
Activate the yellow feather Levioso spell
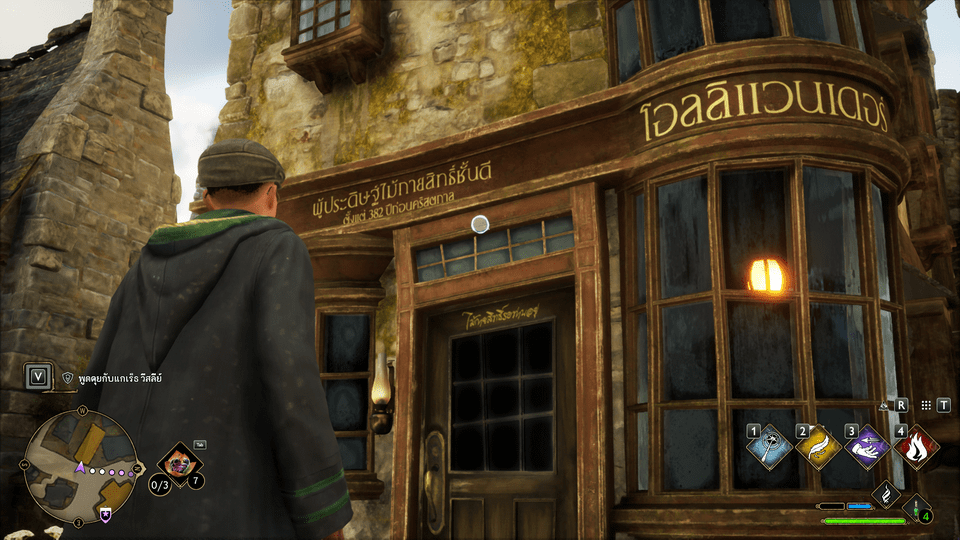818,447
